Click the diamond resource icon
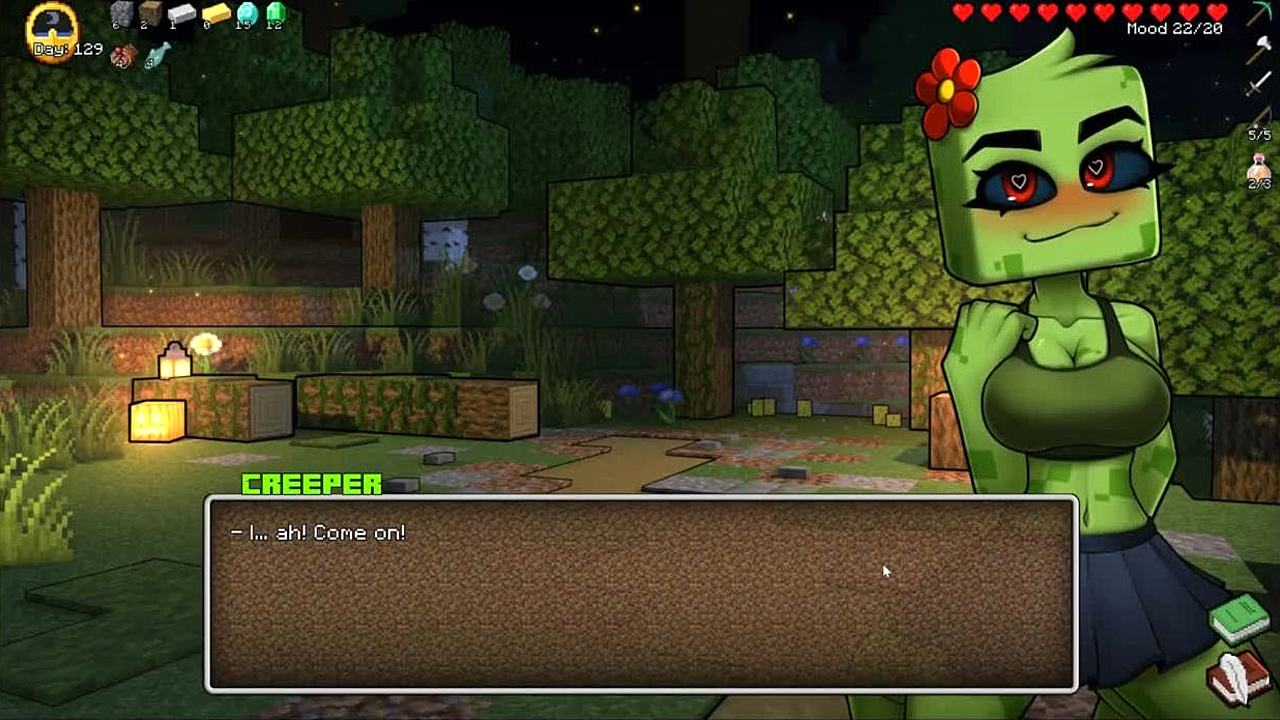 [246, 14]
